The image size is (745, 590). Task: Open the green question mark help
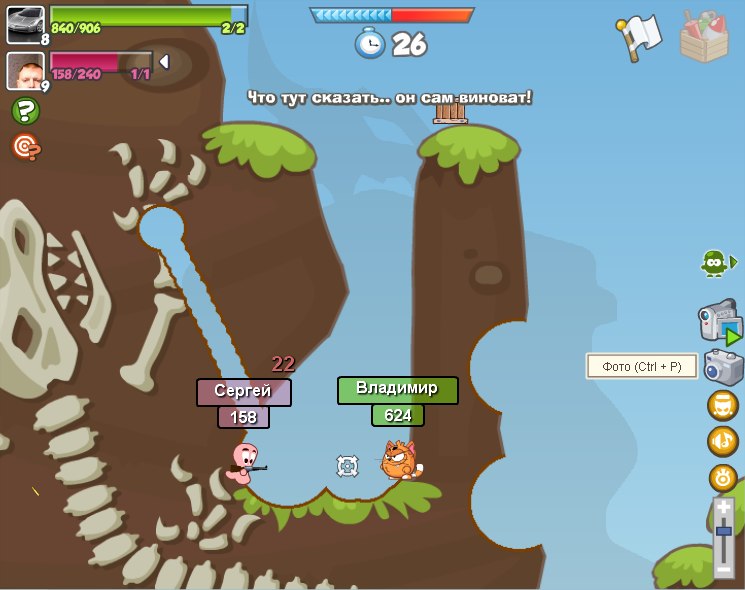[x=25, y=111]
